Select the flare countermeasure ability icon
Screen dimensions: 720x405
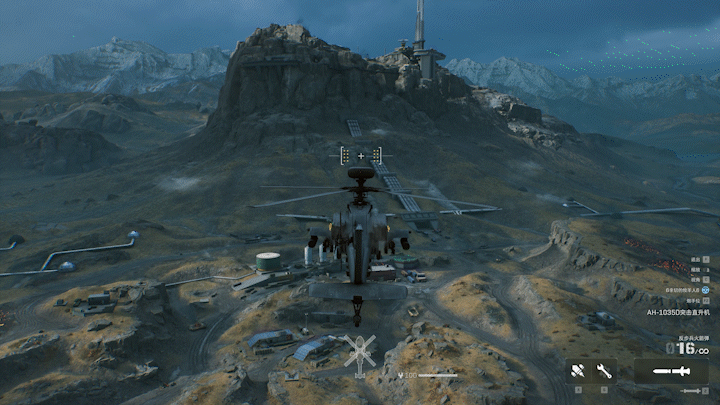[578, 371]
